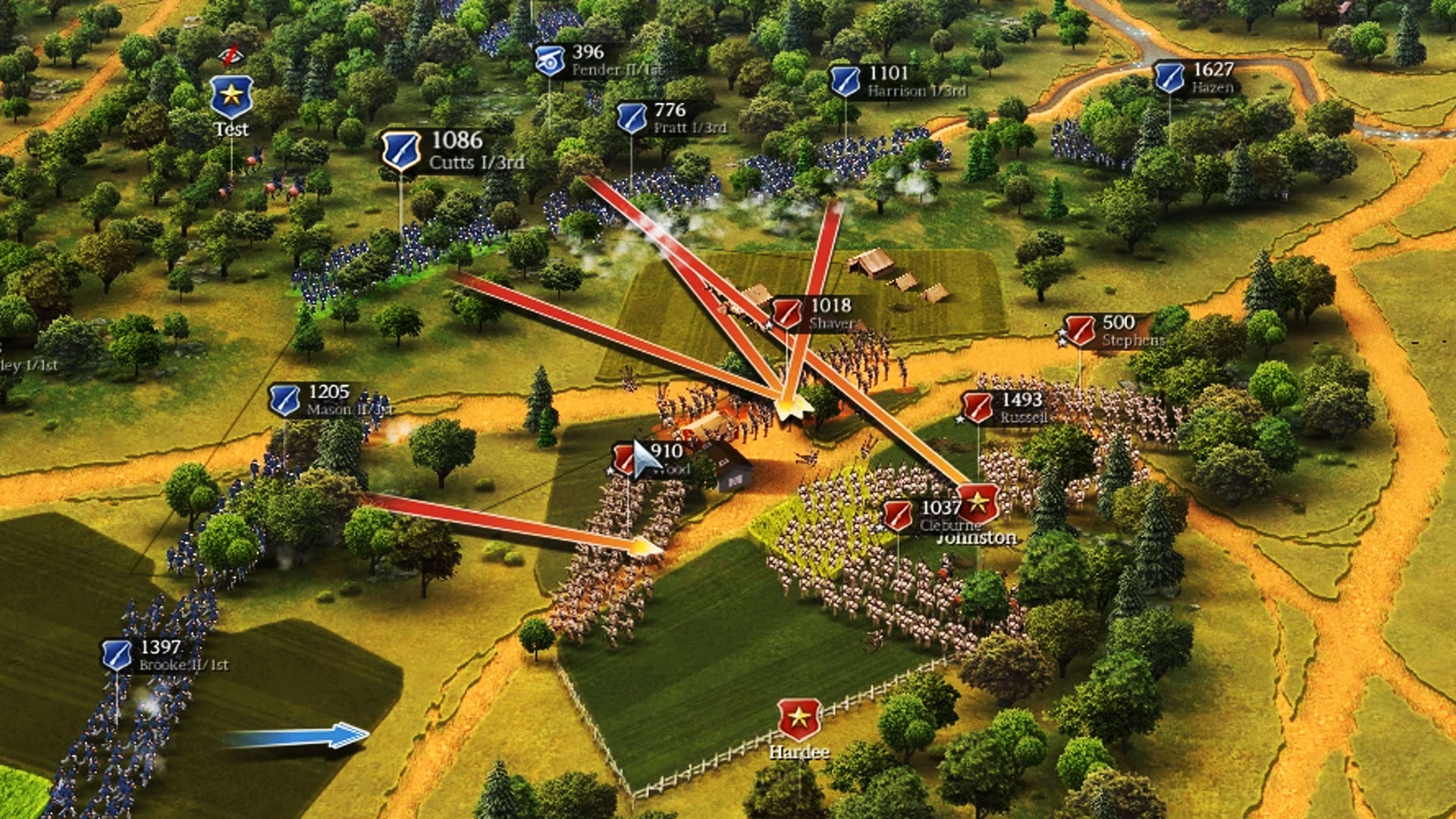Image resolution: width=1456 pixels, height=819 pixels.
Task: Choose Pratt I/3rd brigade shield
Action: pos(631,118)
